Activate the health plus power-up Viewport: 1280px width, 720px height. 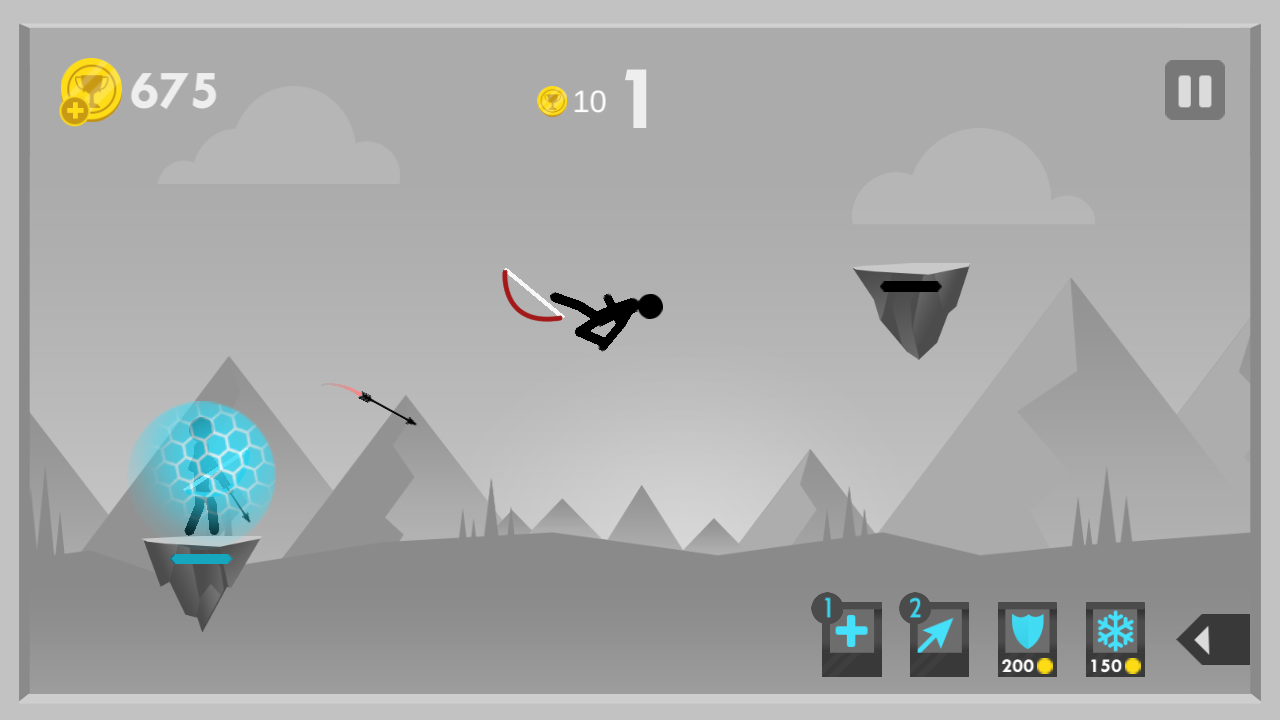click(851, 640)
